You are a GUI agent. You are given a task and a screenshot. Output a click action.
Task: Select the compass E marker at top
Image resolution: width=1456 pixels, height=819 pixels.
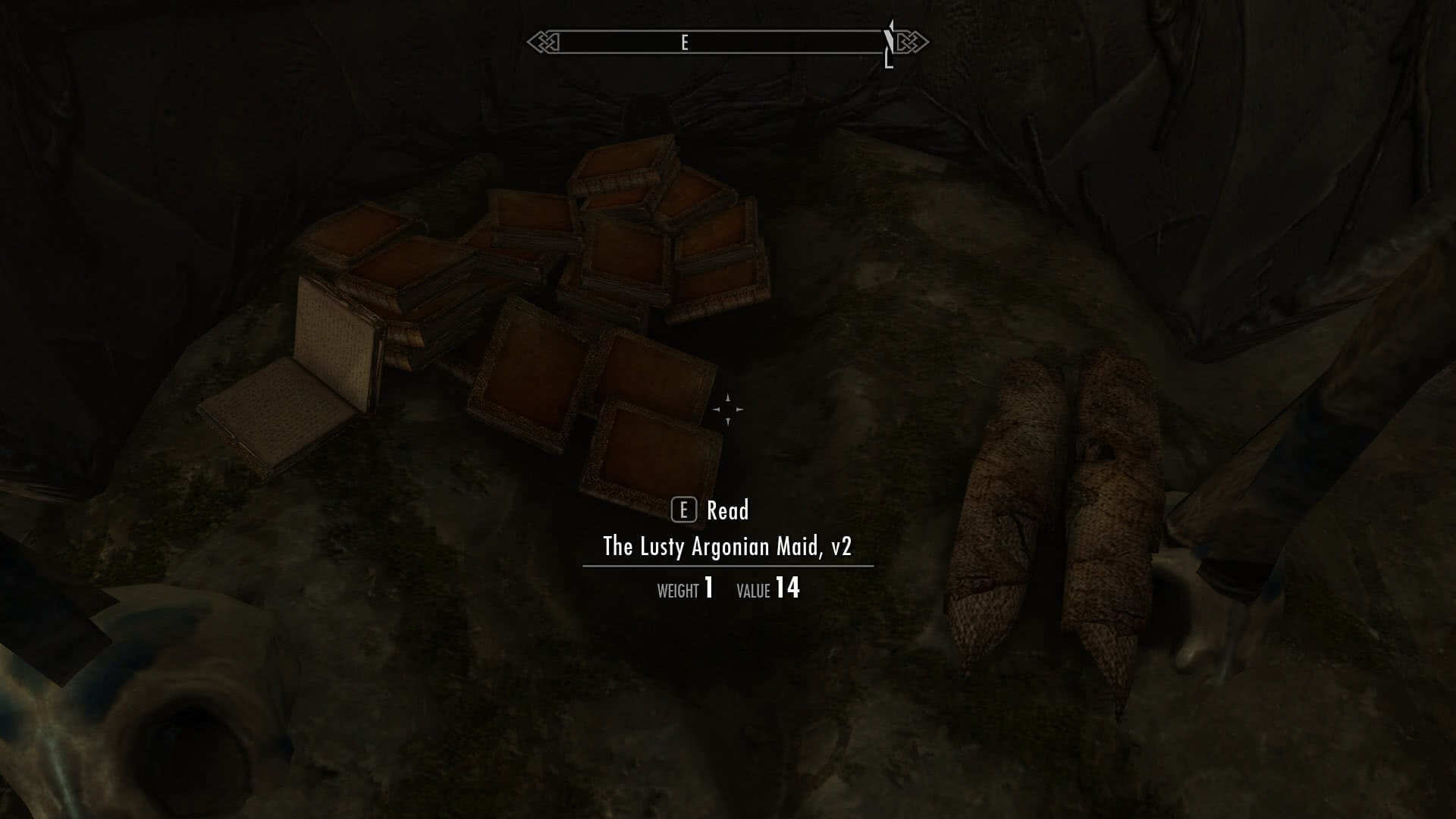tap(686, 44)
